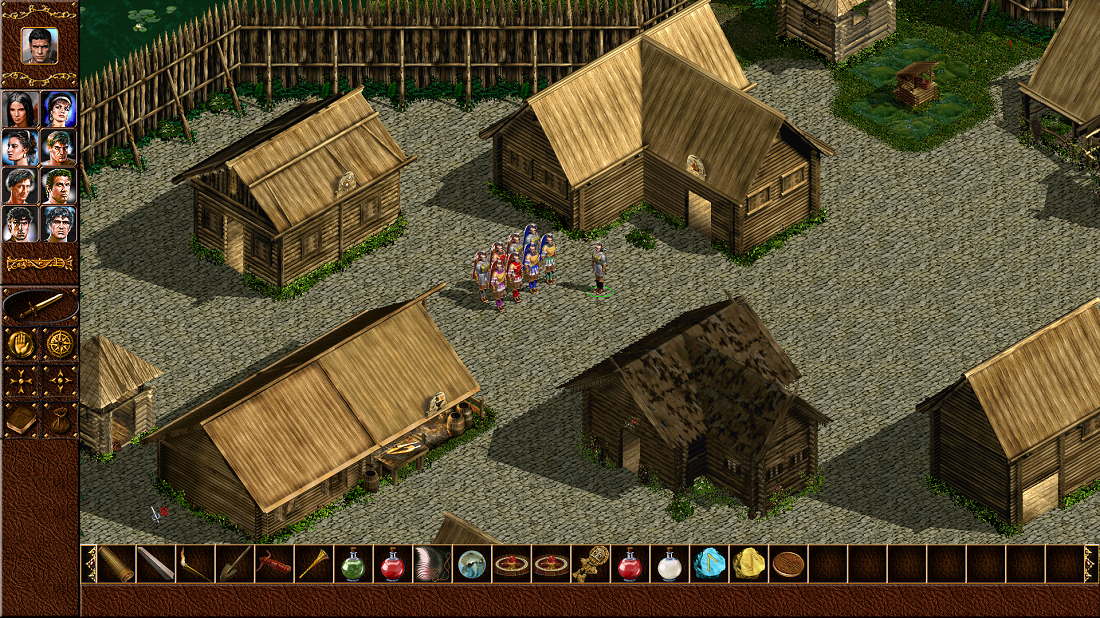
Task: Select the main hero portrait
Action: (x=39, y=45)
